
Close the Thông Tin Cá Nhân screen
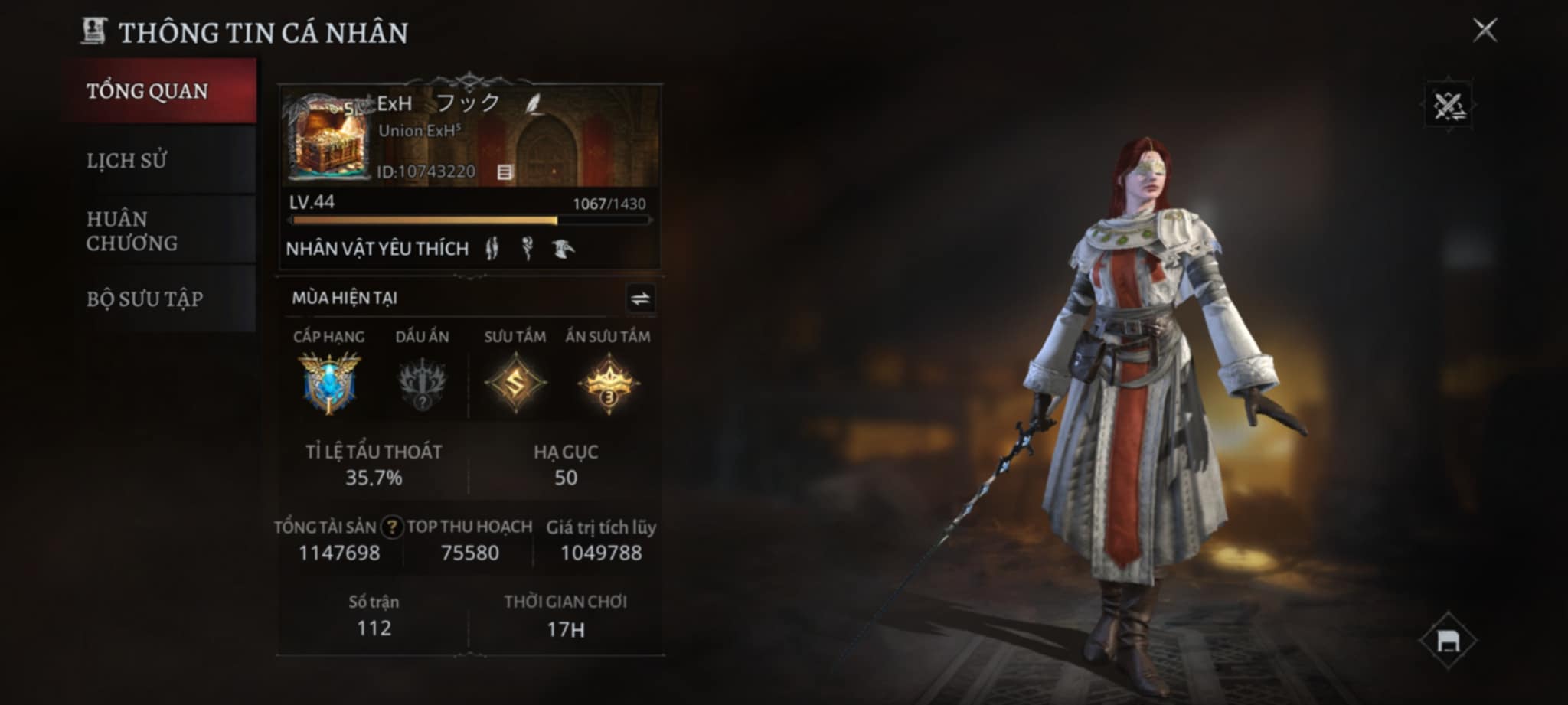[x=1485, y=31]
